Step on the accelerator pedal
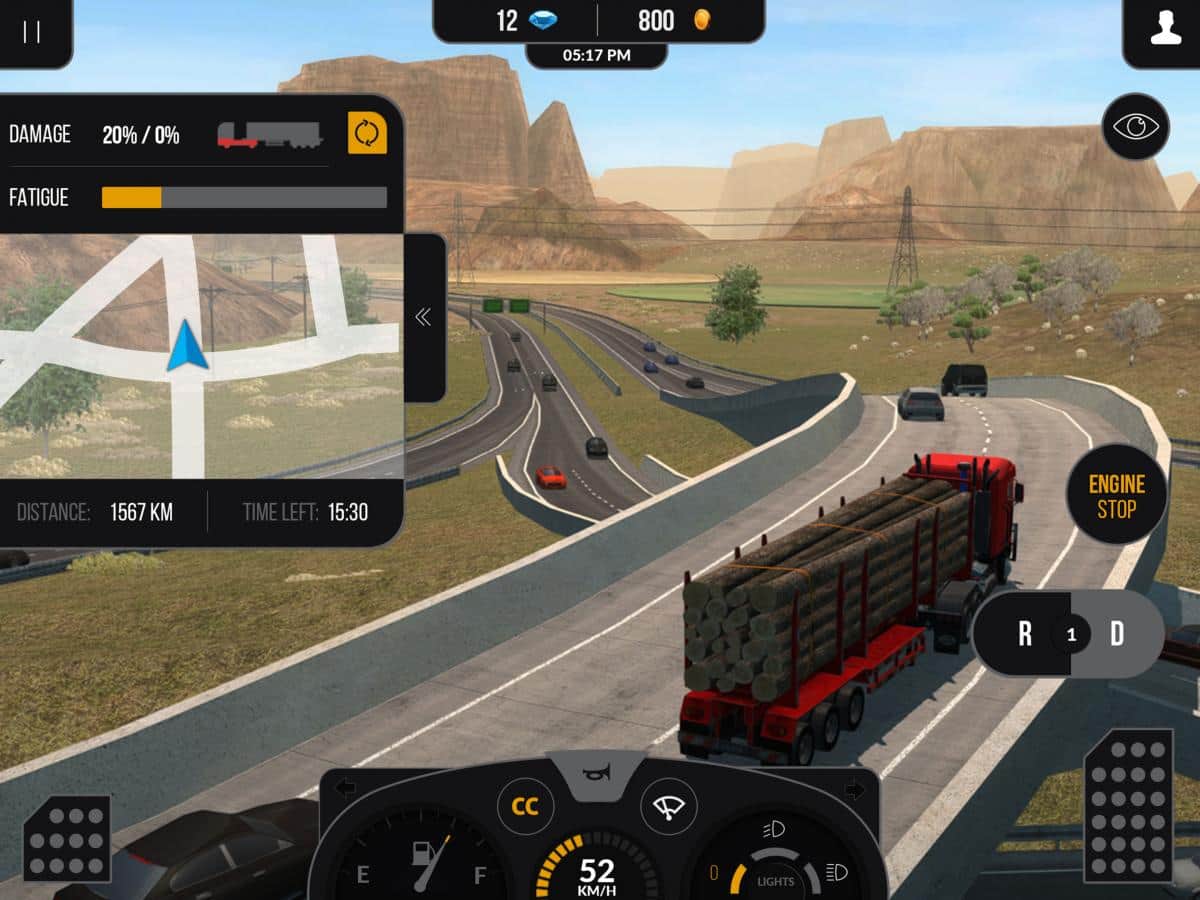The height and width of the screenshot is (900, 1200). pyautogui.click(x=1128, y=806)
